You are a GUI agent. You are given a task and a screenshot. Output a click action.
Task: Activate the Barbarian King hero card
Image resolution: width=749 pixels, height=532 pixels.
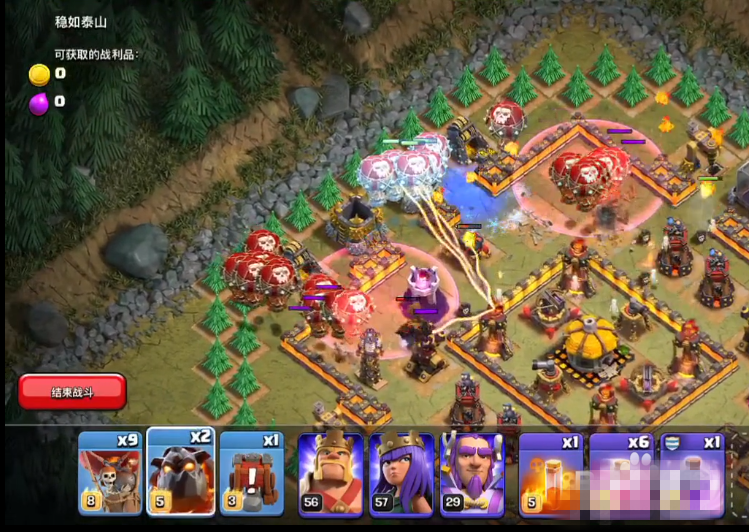(331, 474)
